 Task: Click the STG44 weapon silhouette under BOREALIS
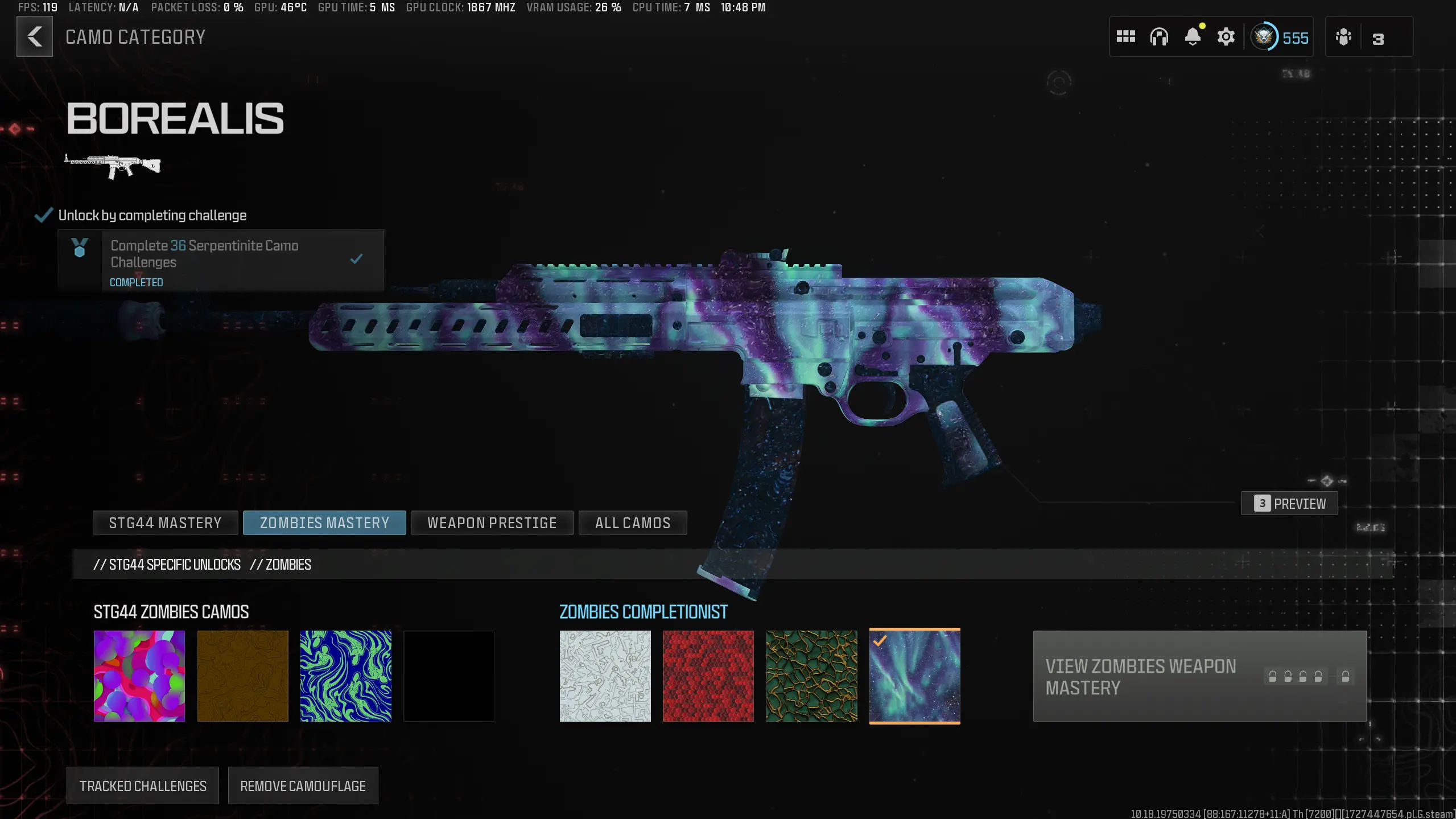112,165
